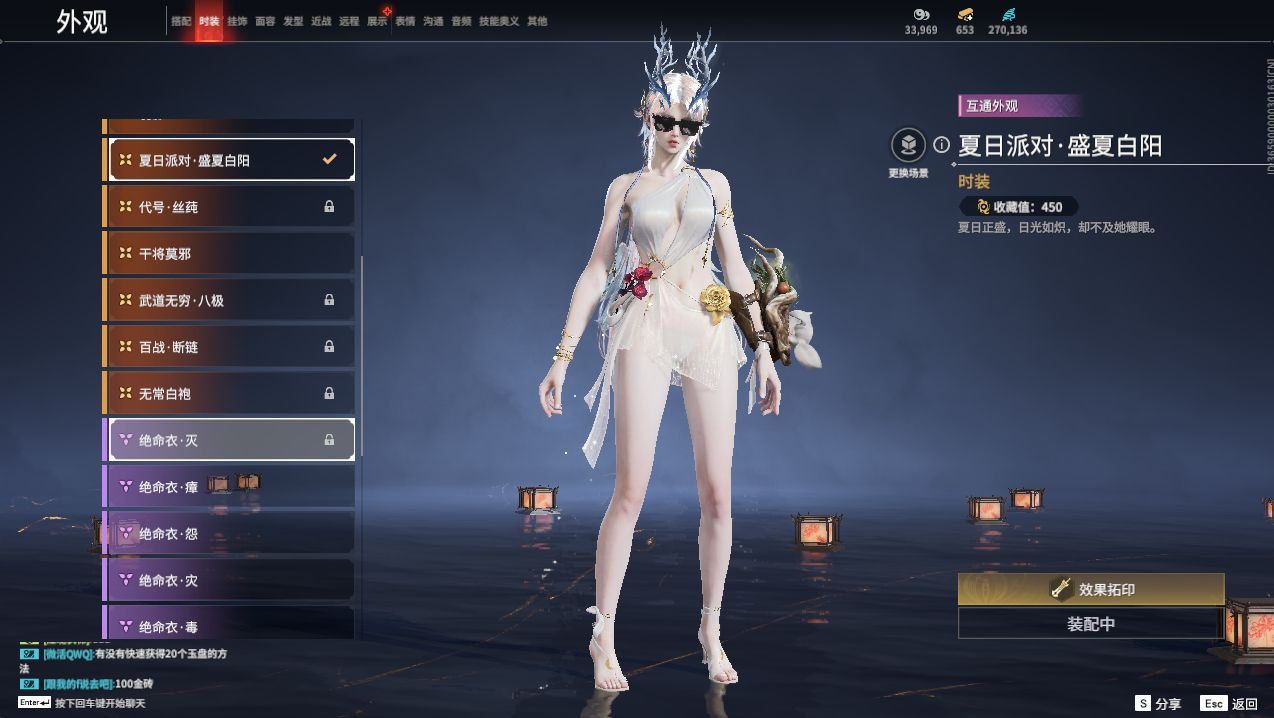Switch to the 面容 face tab
Screen dimensions: 1274x718
pos(265,21)
